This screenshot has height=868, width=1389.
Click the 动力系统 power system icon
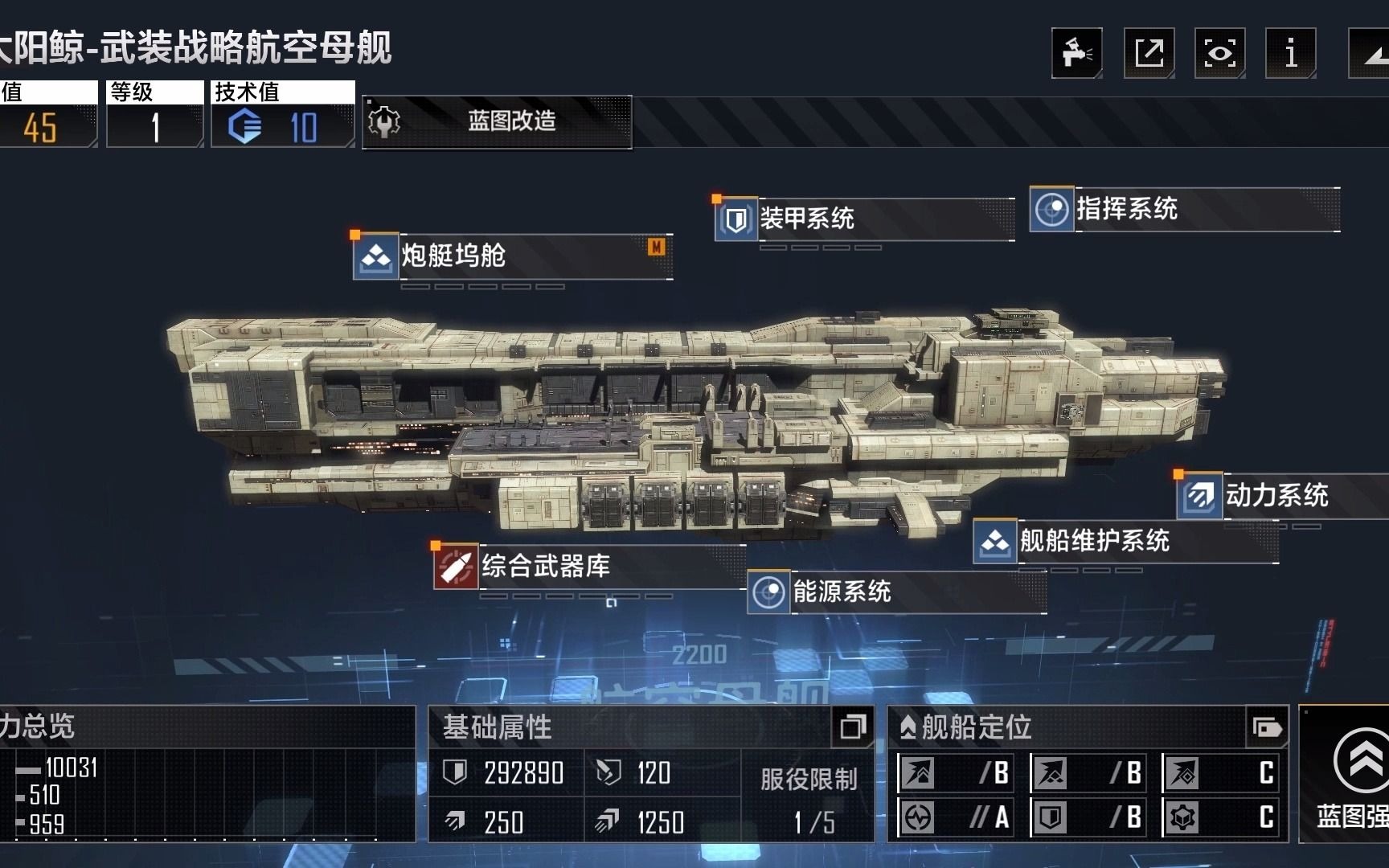(x=1198, y=497)
